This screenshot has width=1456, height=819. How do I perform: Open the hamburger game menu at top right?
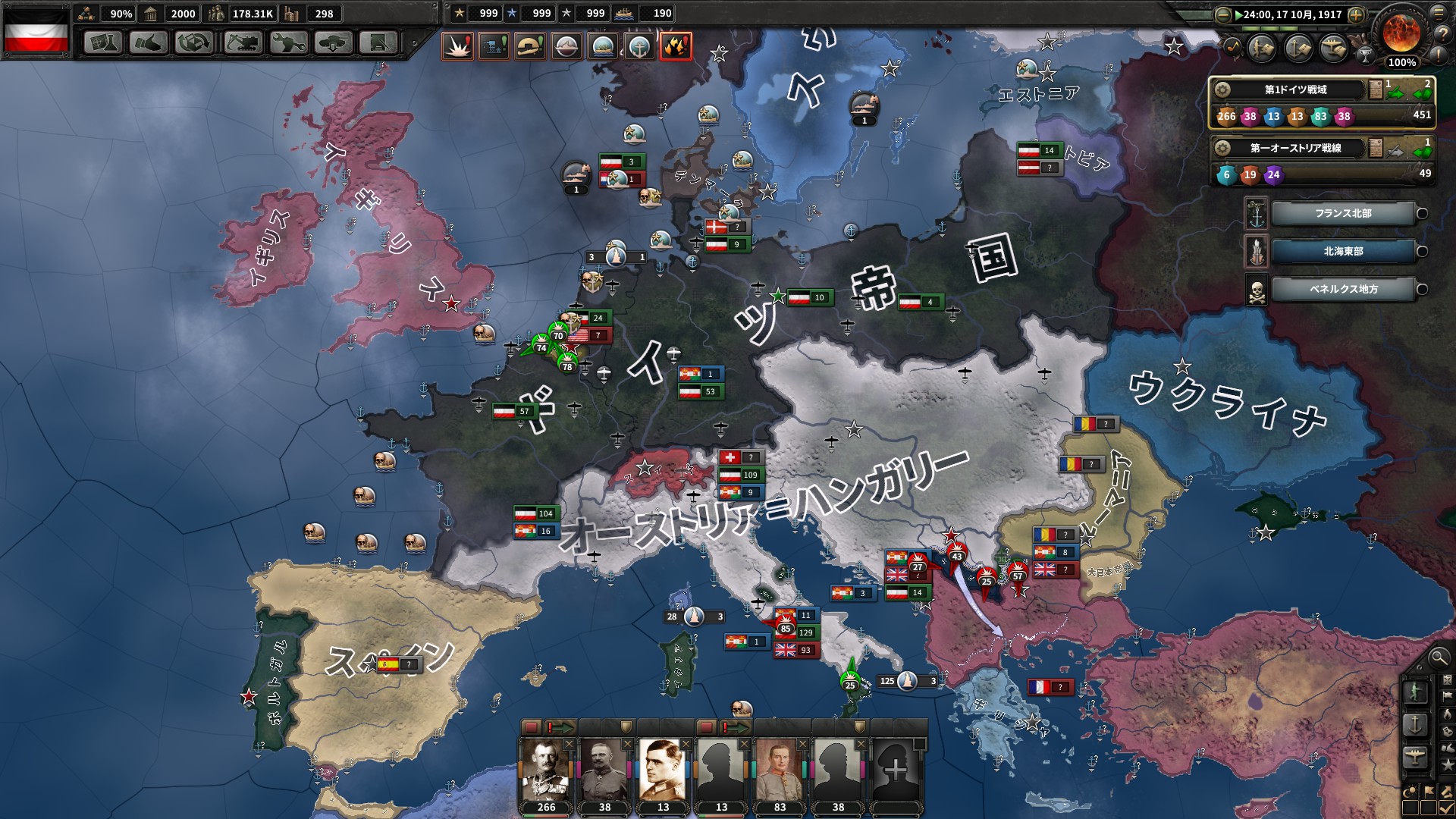[1439, 13]
